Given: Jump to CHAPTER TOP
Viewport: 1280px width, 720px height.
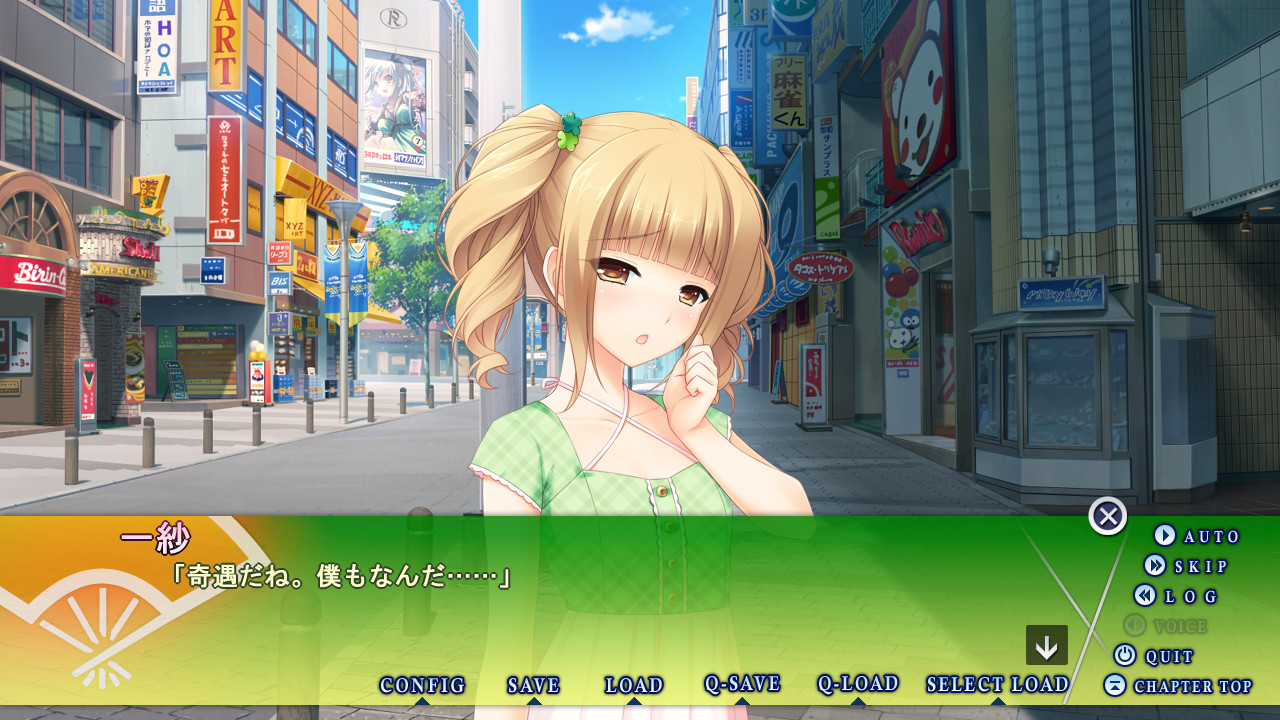Looking at the screenshot, I should pos(1178,686).
